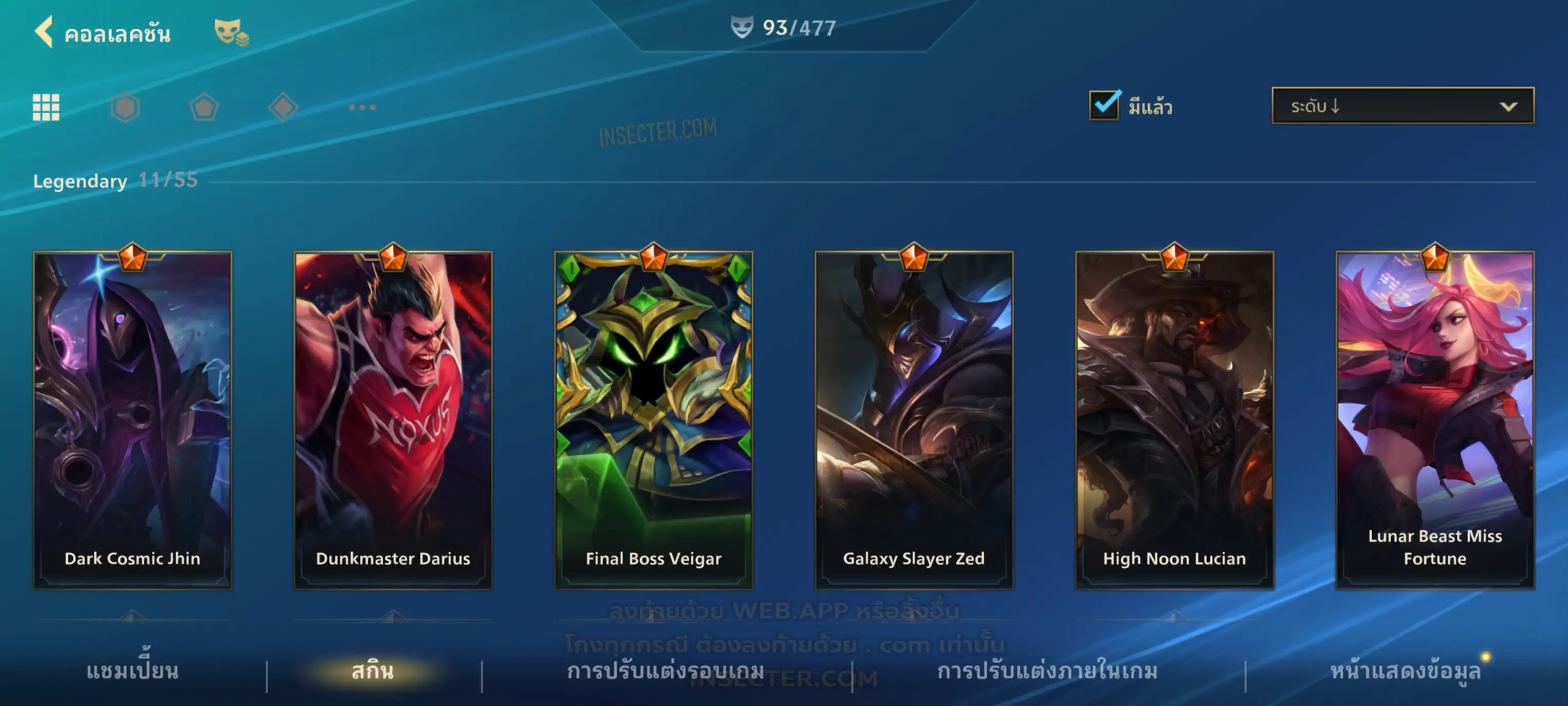Filter skins by the pentagon rarity icon
The height and width of the screenshot is (706, 1568).
(x=204, y=107)
